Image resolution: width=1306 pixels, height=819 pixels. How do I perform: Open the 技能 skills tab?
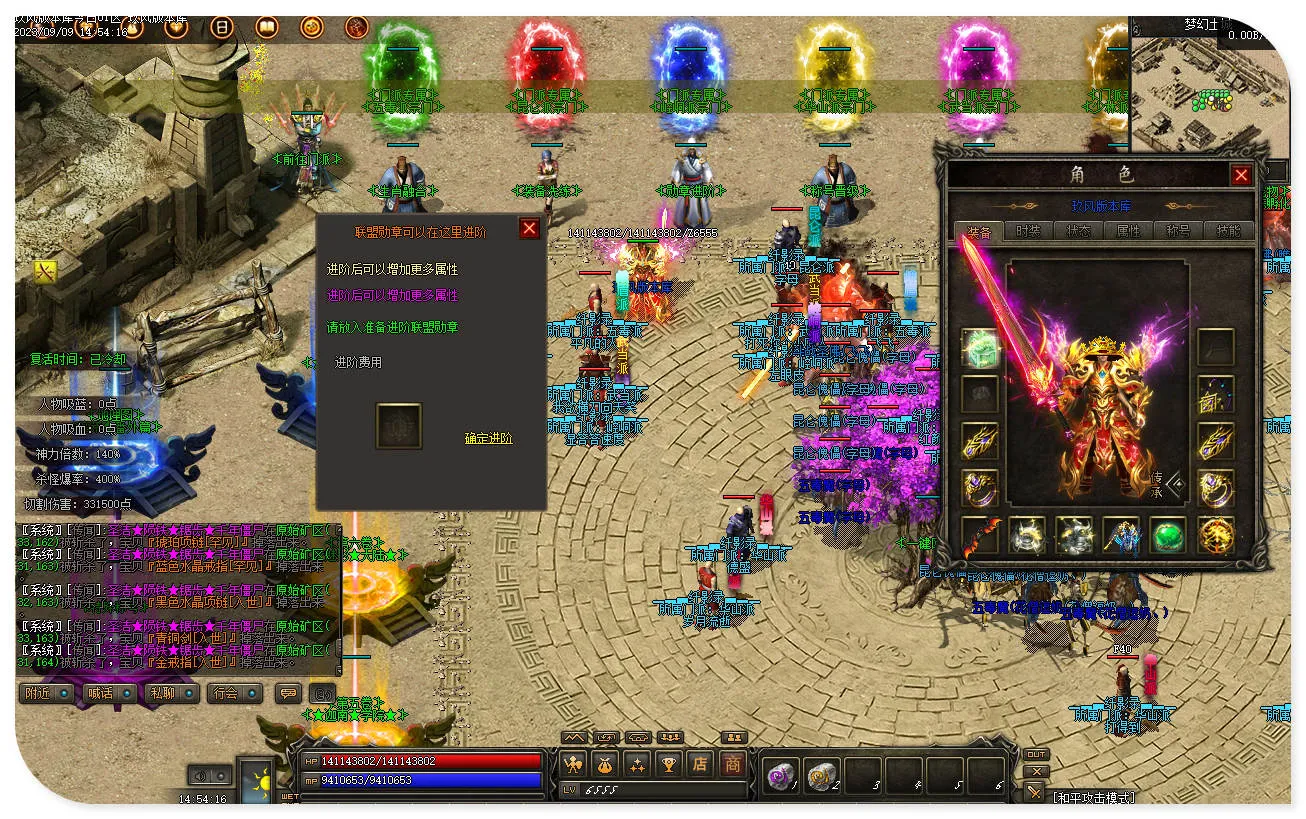click(1228, 231)
